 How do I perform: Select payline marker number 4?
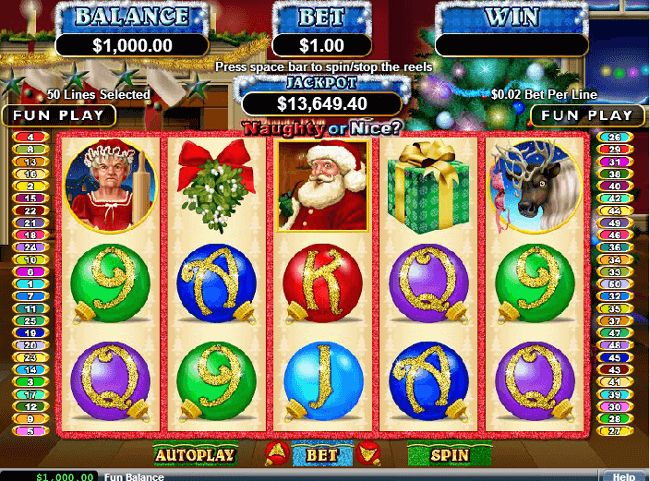click(x=31, y=137)
